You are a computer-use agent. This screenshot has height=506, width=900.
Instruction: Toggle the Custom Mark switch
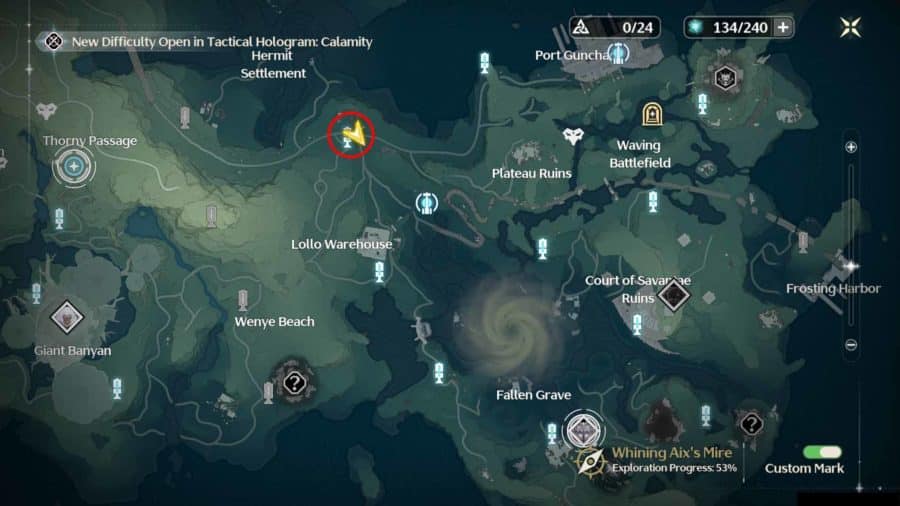[x=822, y=452]
